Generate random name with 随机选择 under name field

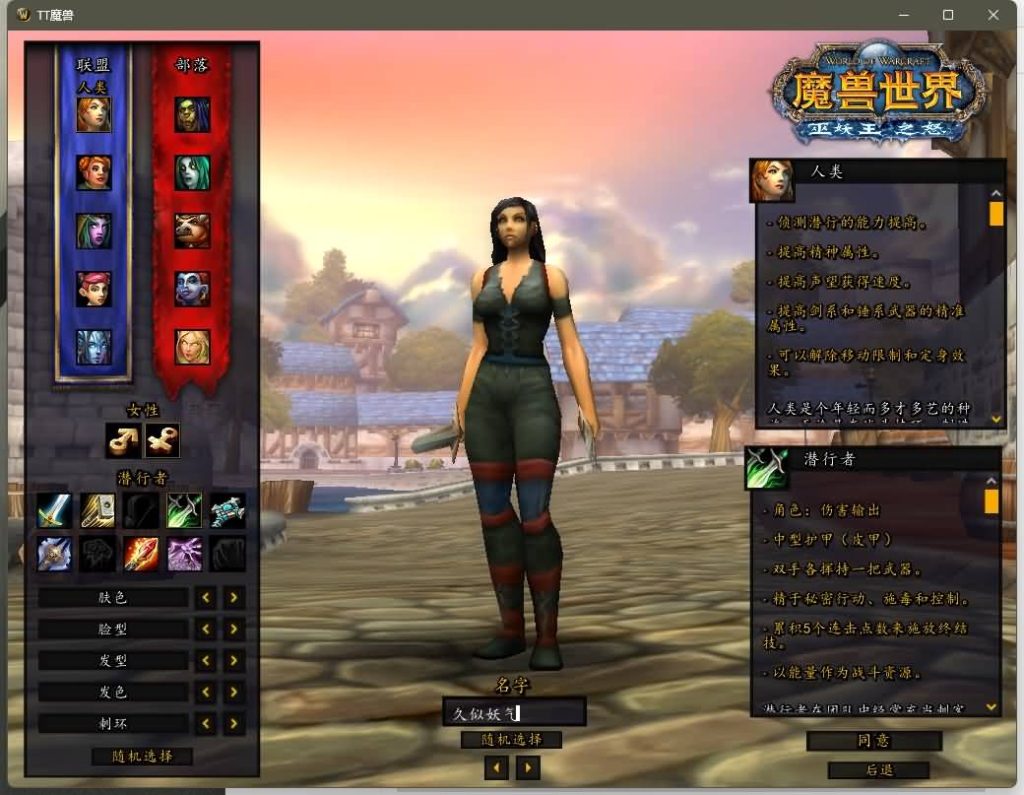[x=511, y=740]
